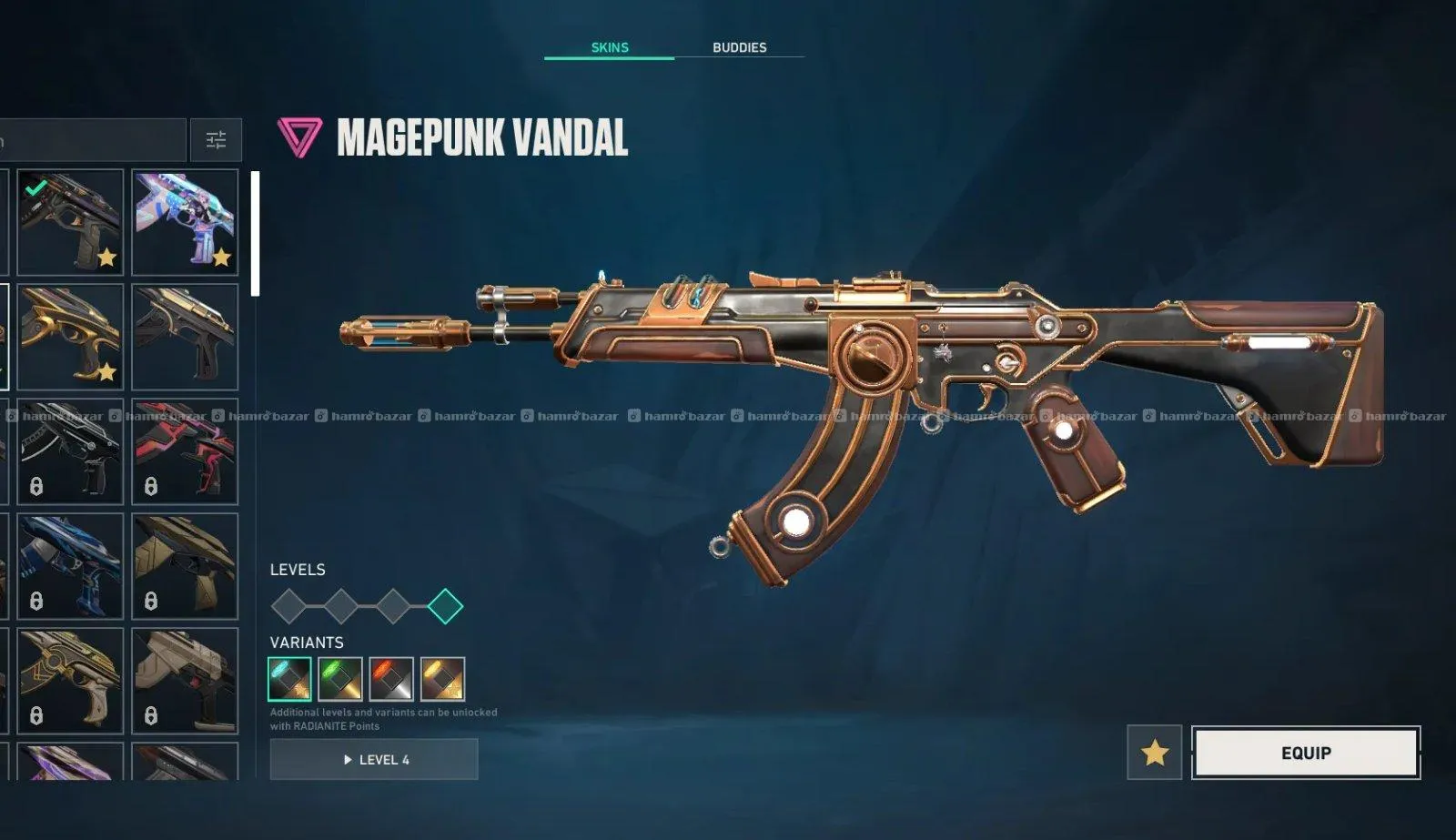Select the first level diamond
1456x840 pixels.
[288, 606]
